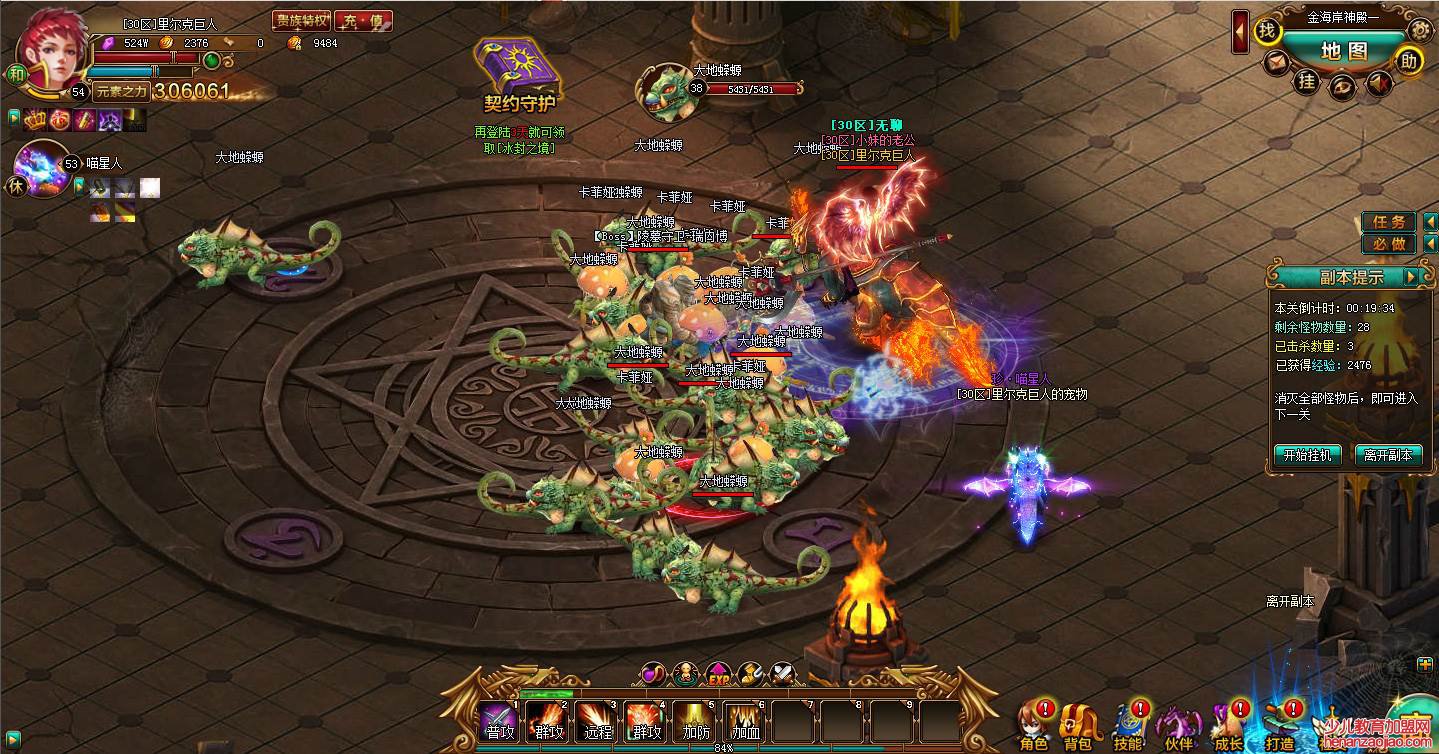Click the 贵族特权 noble privilege button
This screenshot has height=754, width=1439.
tap(301, 21)
